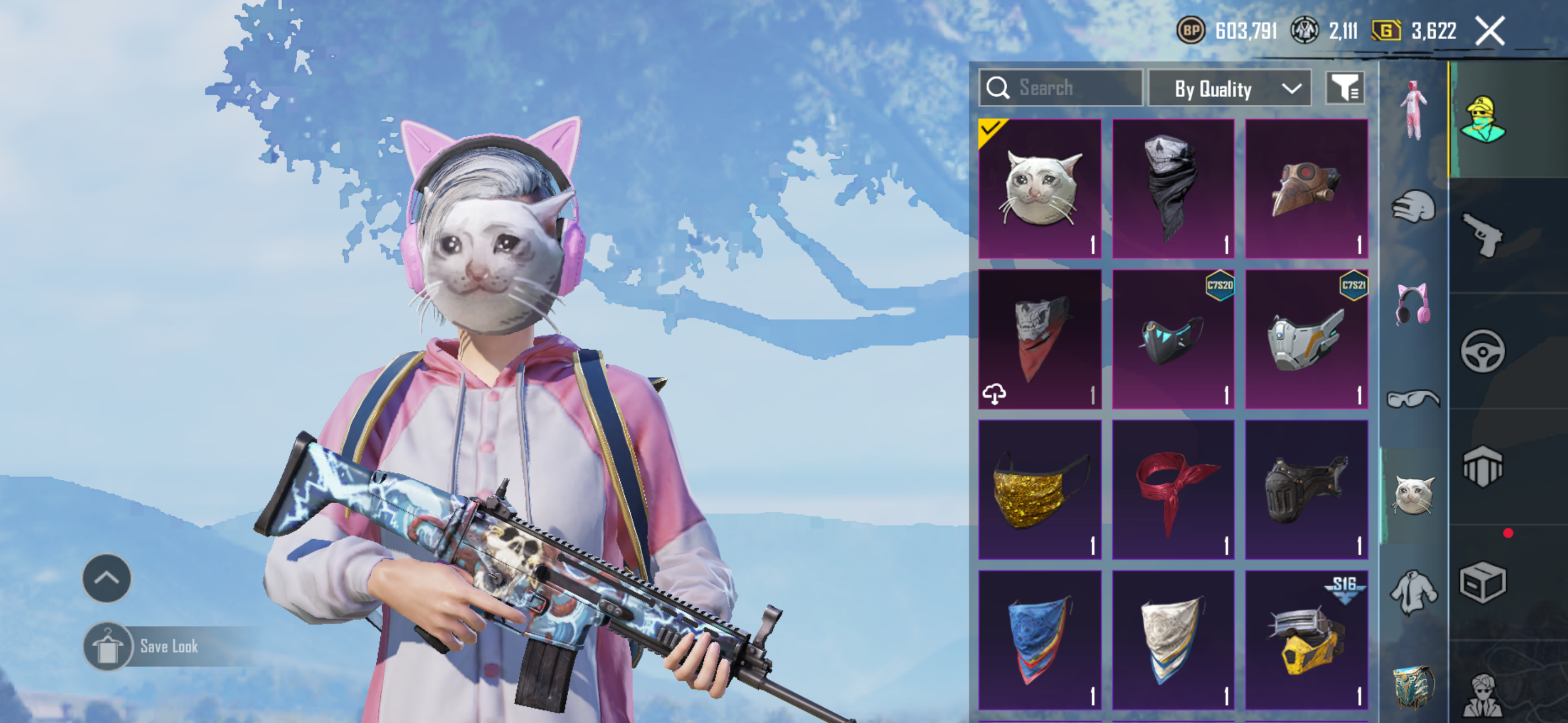
Task: Choose the C7S21 white robotic mask
Action: click(x=1306, y=339)
